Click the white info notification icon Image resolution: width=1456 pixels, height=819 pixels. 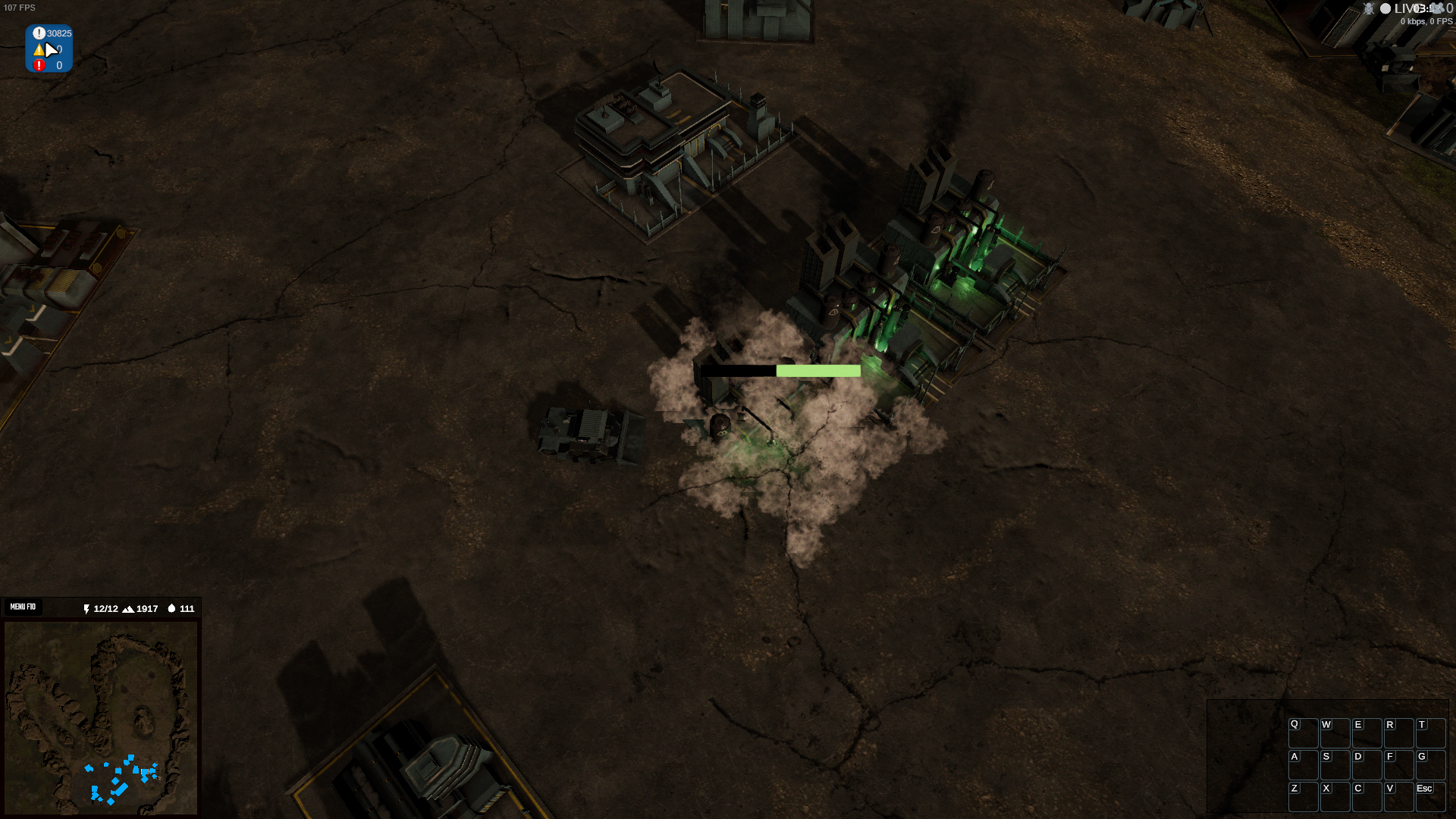pyautogui.click(x=39, y=33)
